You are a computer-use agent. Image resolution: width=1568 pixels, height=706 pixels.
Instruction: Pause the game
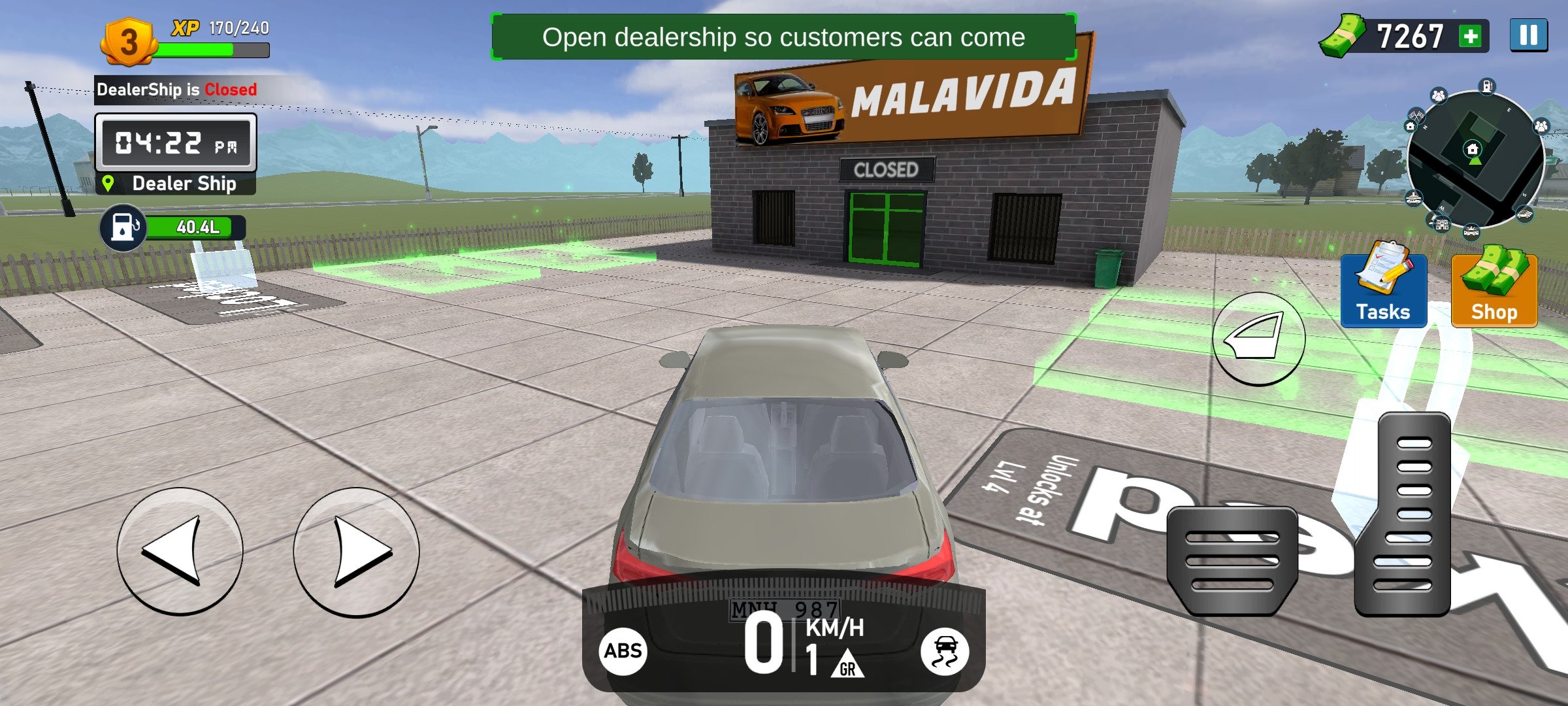click(x=1528, y=35)
